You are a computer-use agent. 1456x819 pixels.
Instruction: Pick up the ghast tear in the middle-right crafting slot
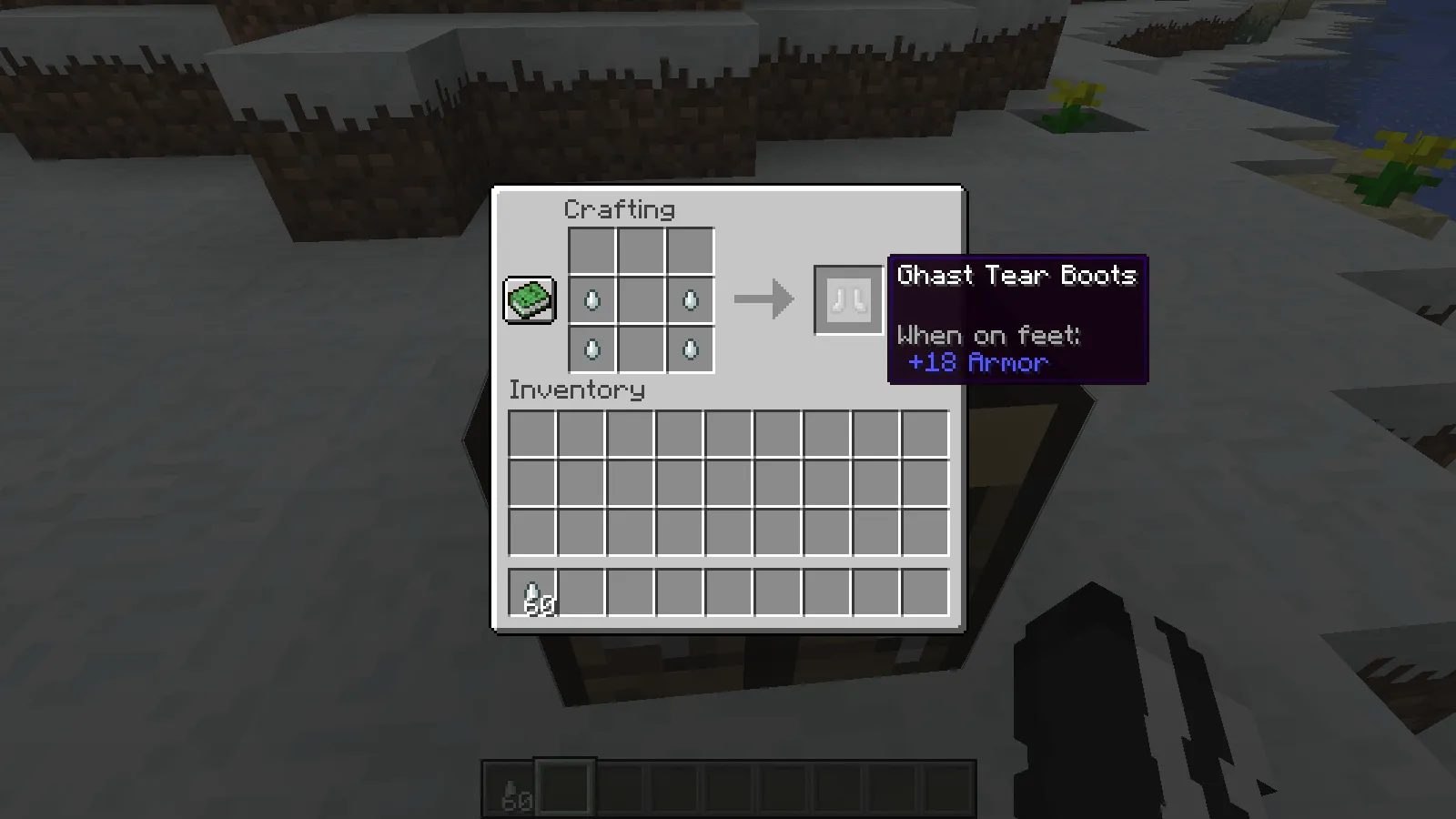coord(691,299)
